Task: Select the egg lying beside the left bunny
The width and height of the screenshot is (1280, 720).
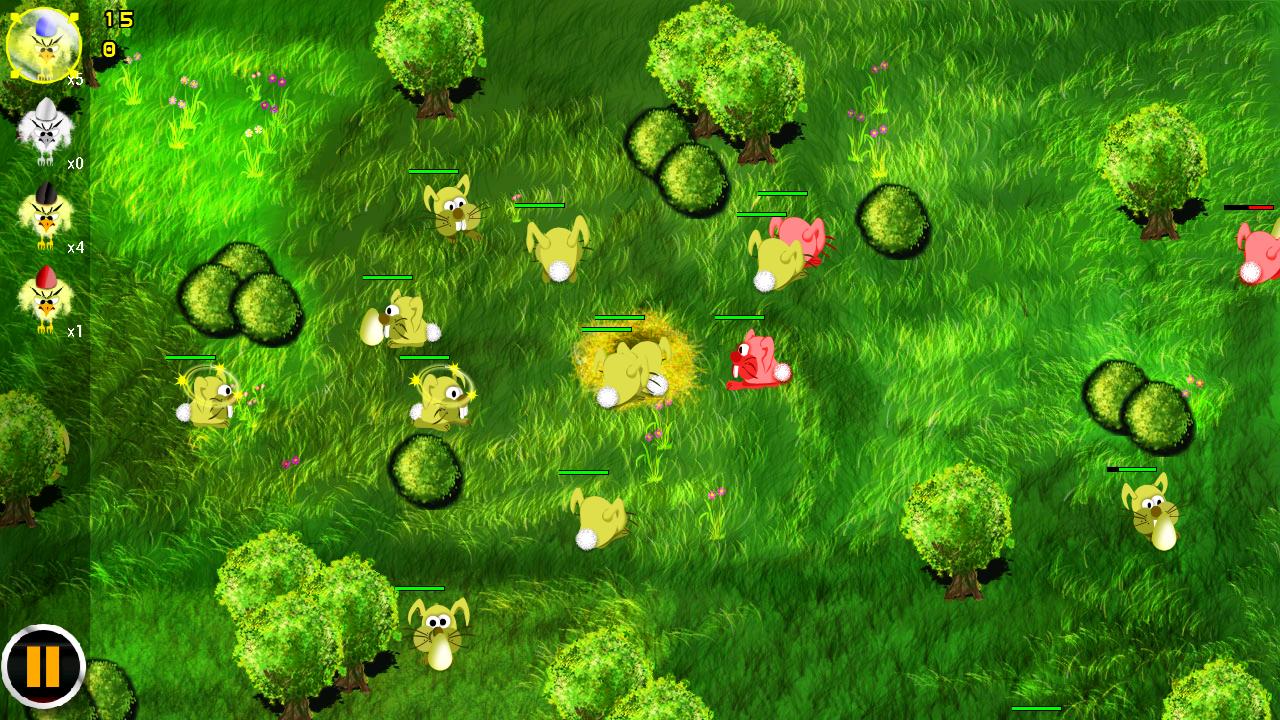Action: click(x=370, y=325)
